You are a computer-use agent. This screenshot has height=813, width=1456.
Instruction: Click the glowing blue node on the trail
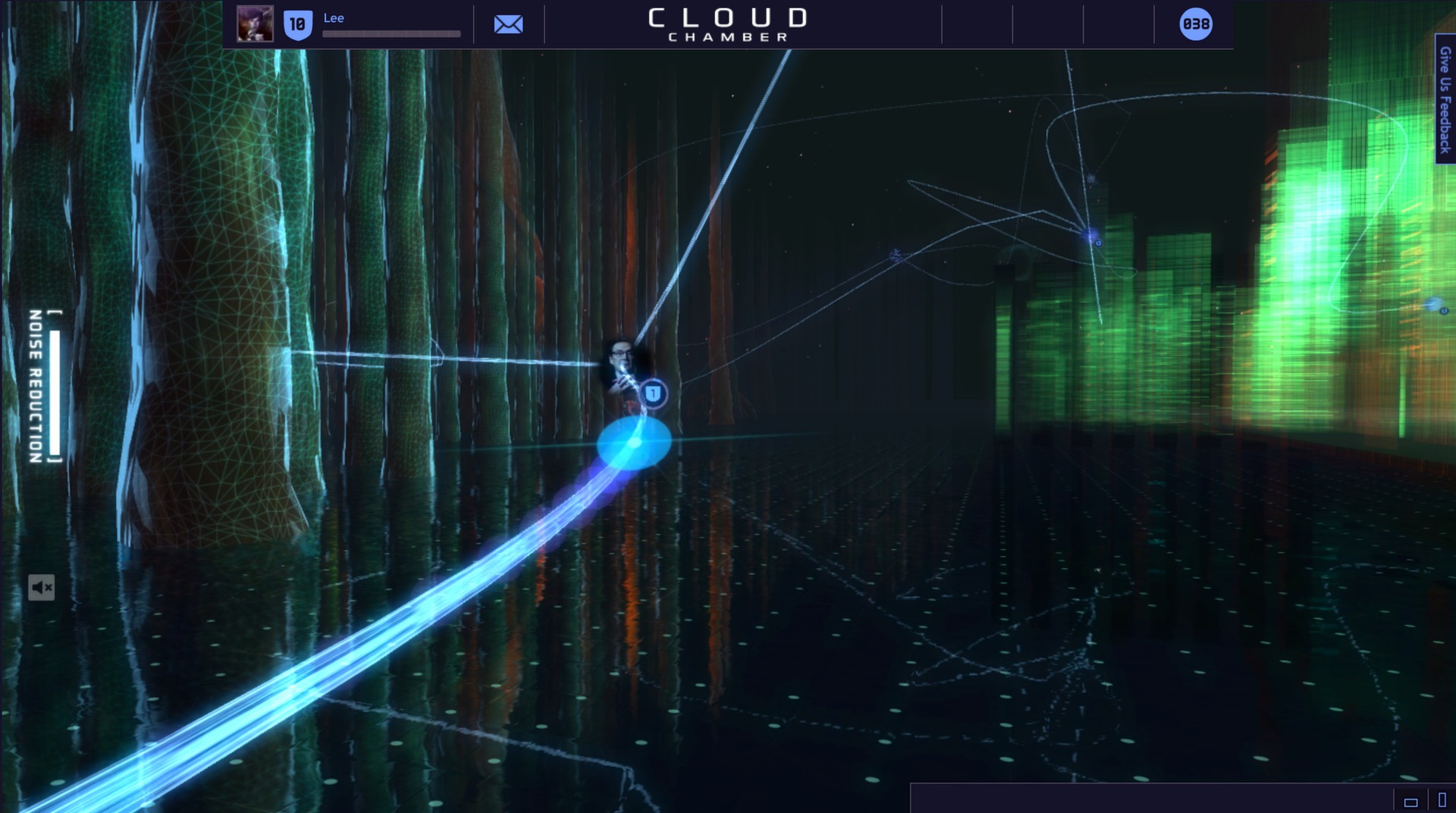click(x=634, y=444)
